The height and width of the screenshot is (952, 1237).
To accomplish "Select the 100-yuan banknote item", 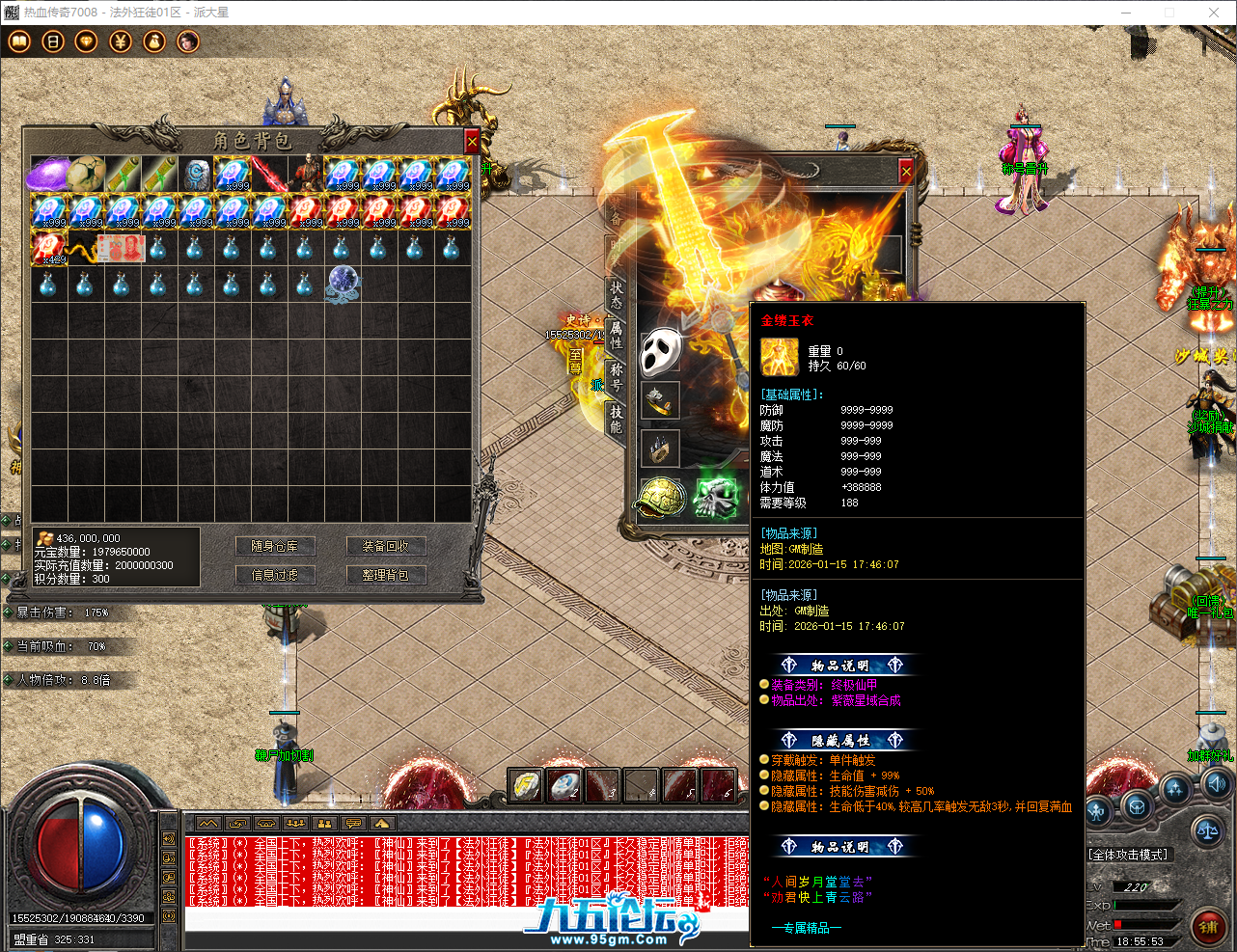I will (x=122, y=248).
